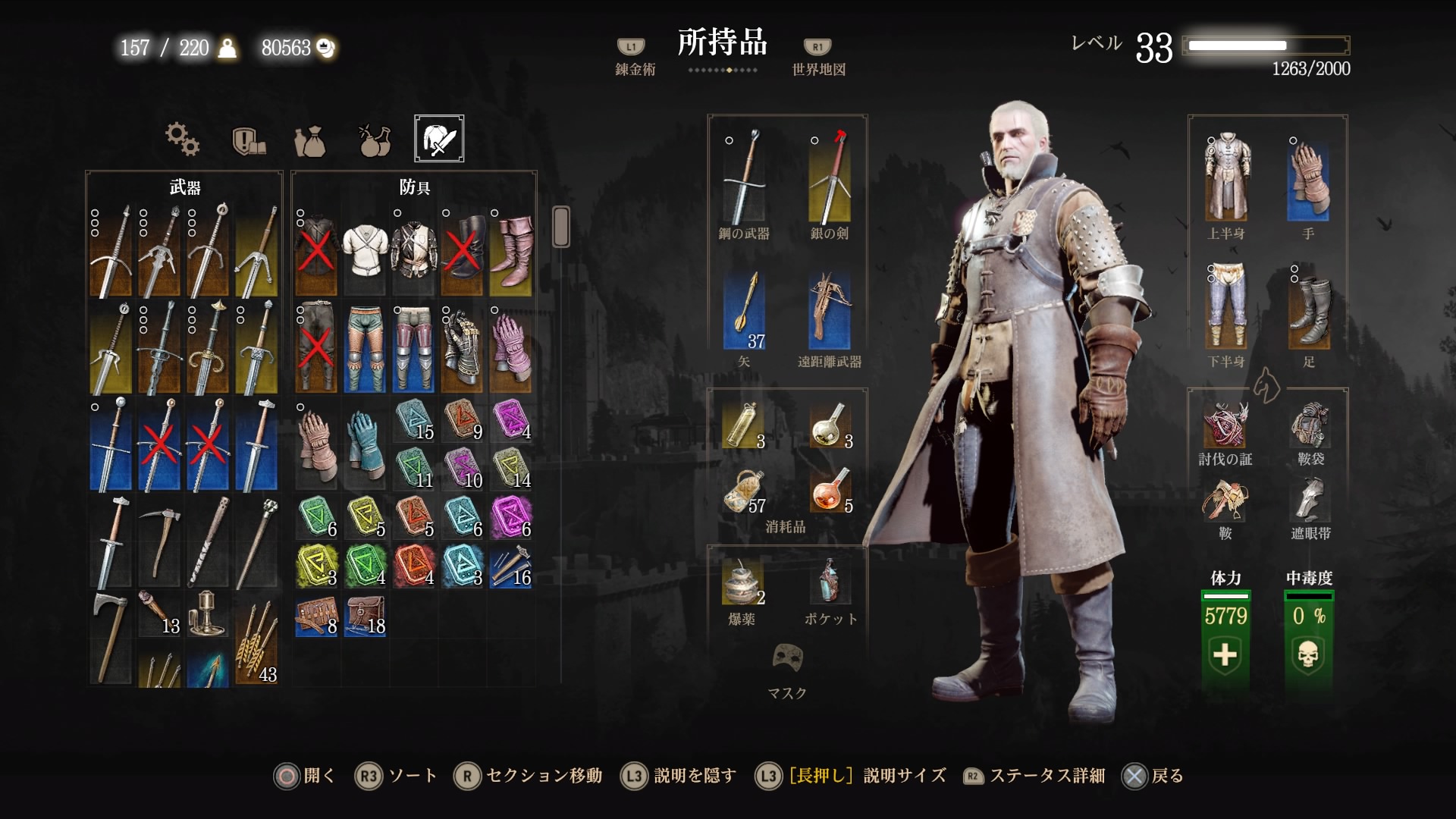Select the equipped chest armor slot
Viewport: 1456px width, 819px height.
[x=1226, y=178]
